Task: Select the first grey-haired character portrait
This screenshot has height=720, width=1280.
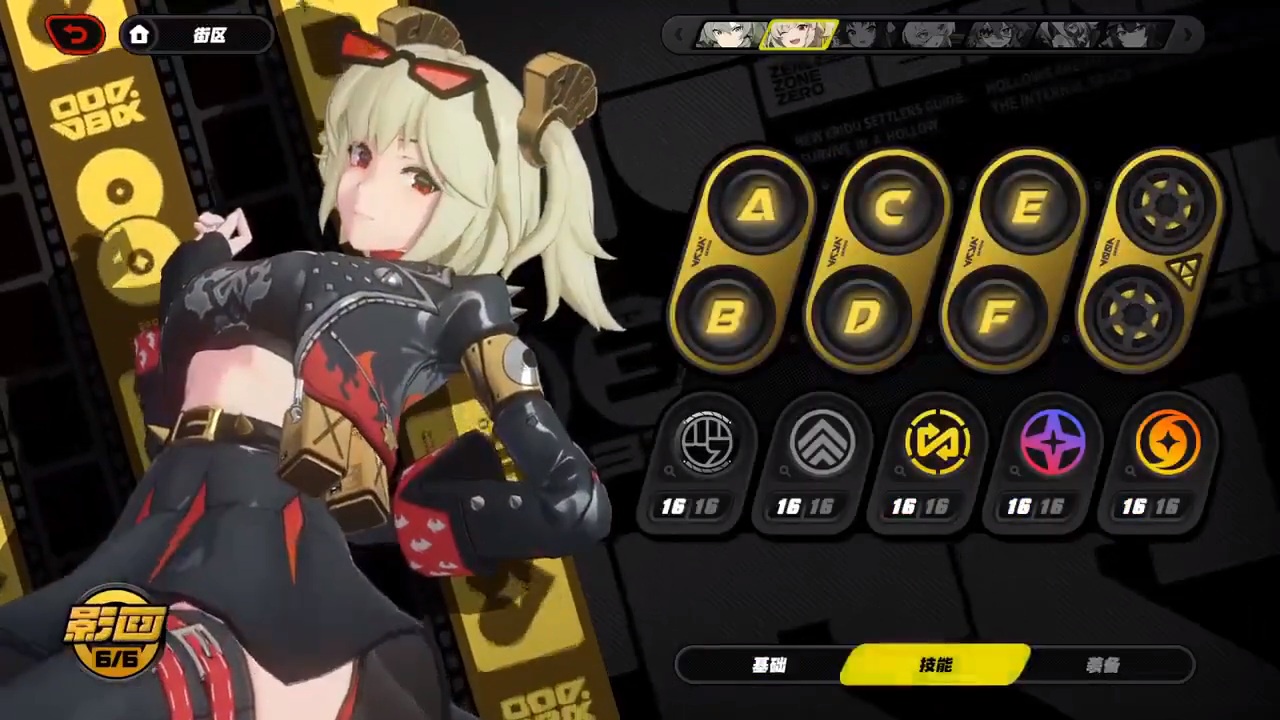Action: [729, 36]
